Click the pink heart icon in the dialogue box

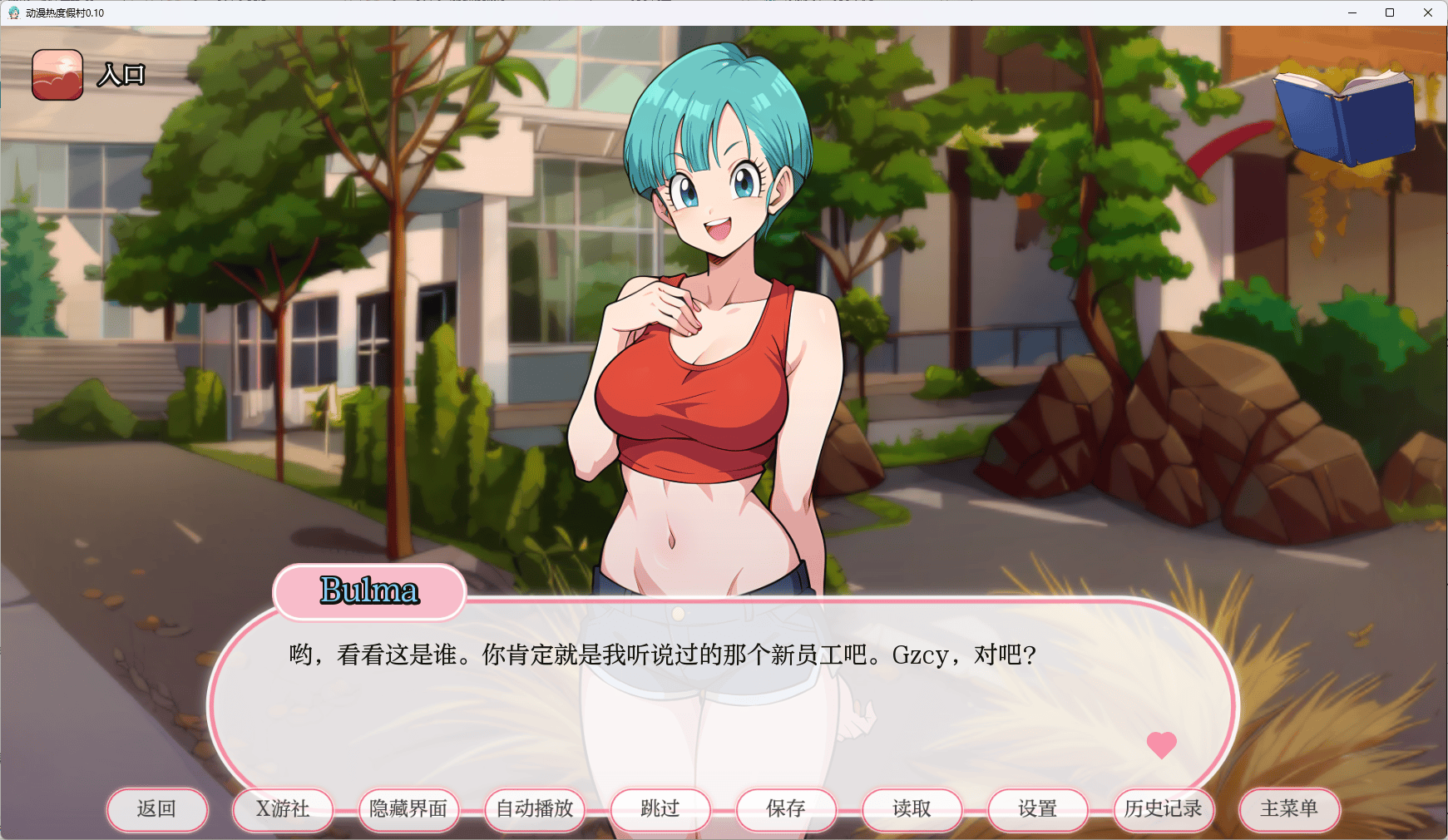1162,744
